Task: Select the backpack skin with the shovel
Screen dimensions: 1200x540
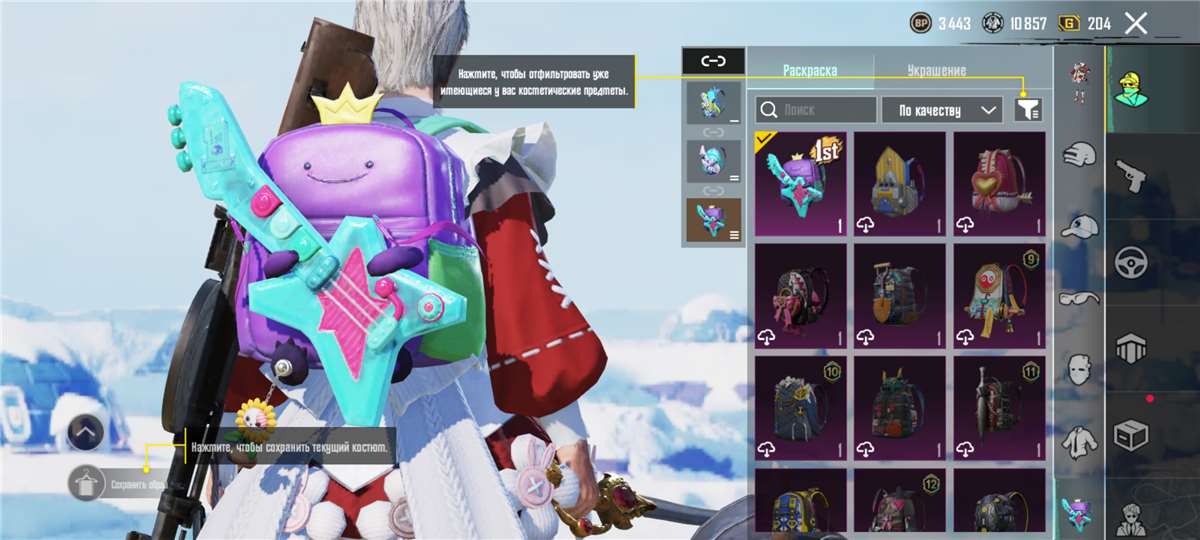Action: [899, 296]
